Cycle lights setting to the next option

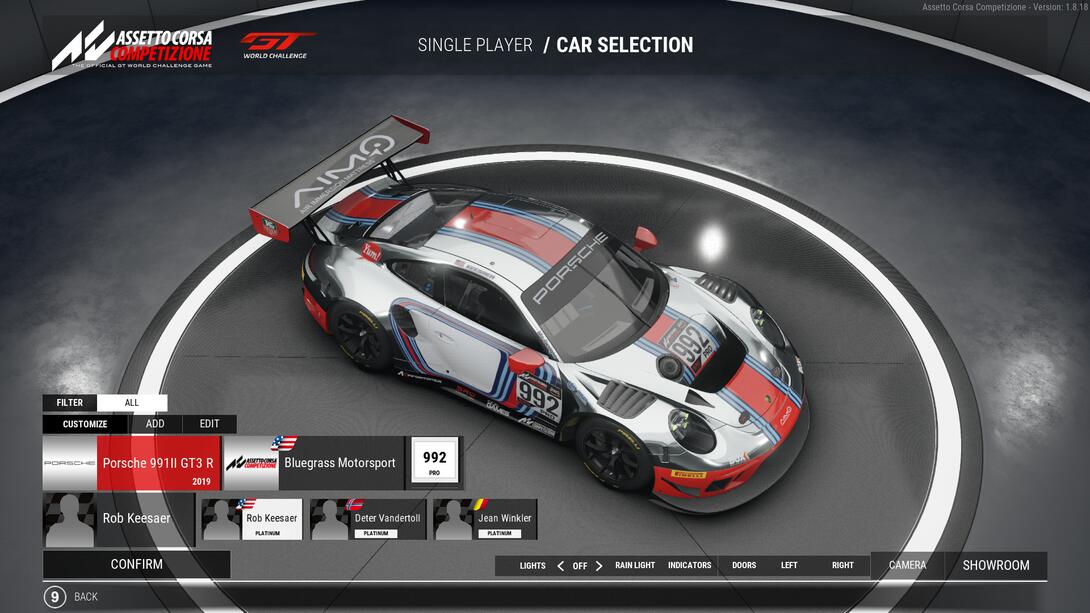point(599,566)
